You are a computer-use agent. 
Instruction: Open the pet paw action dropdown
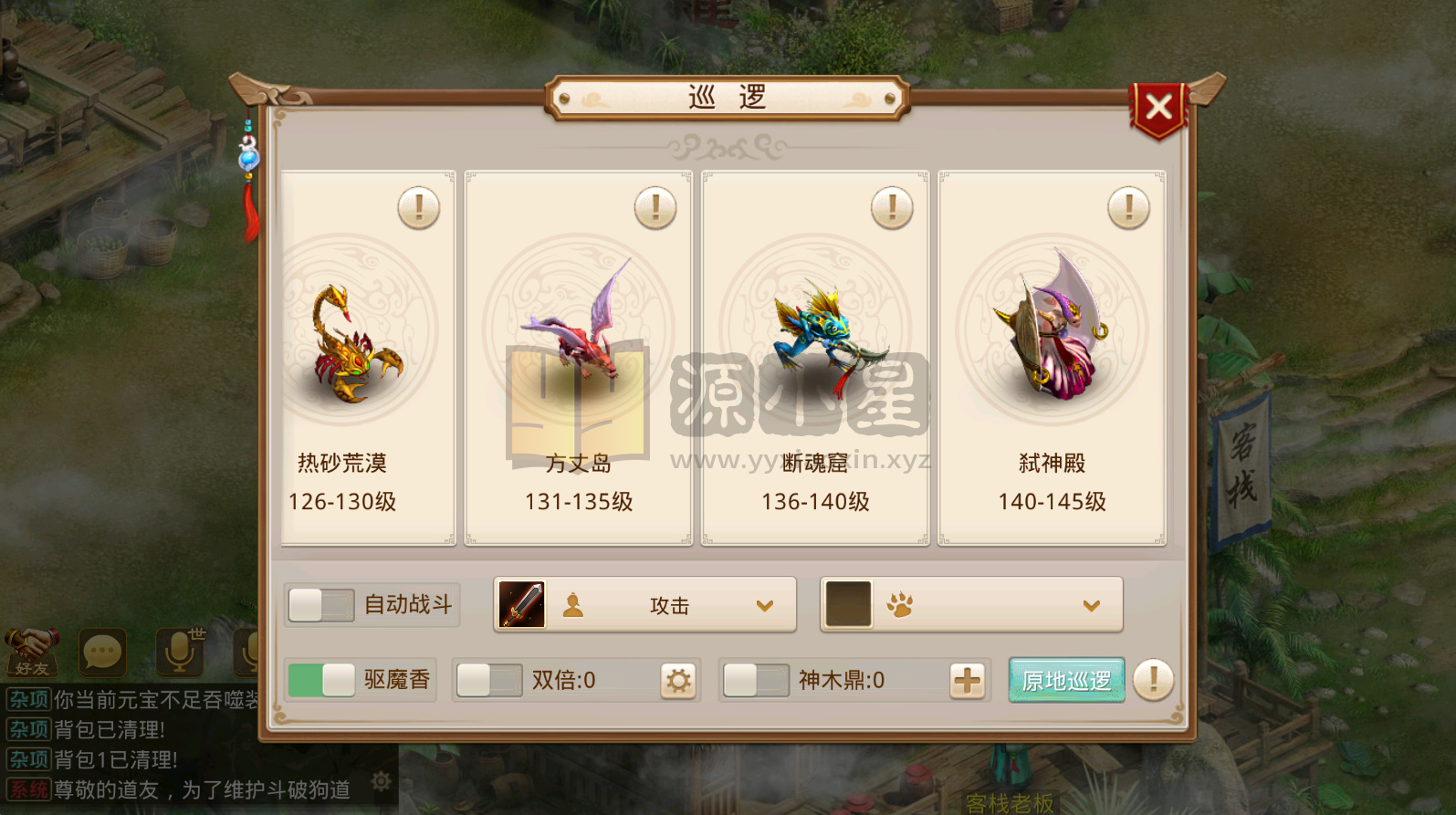pos(1090,605)
